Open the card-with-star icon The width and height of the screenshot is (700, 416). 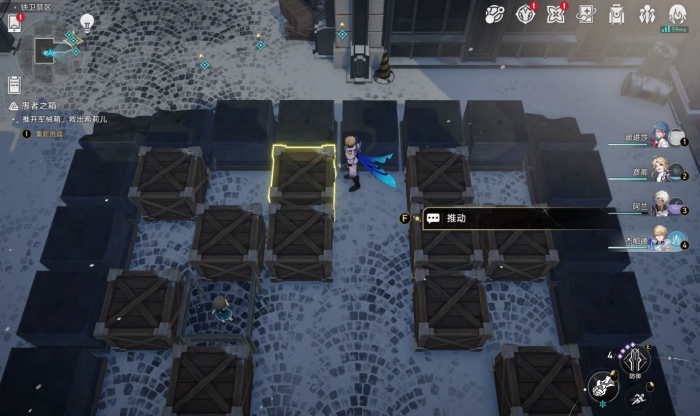click(x=587, y=14)
